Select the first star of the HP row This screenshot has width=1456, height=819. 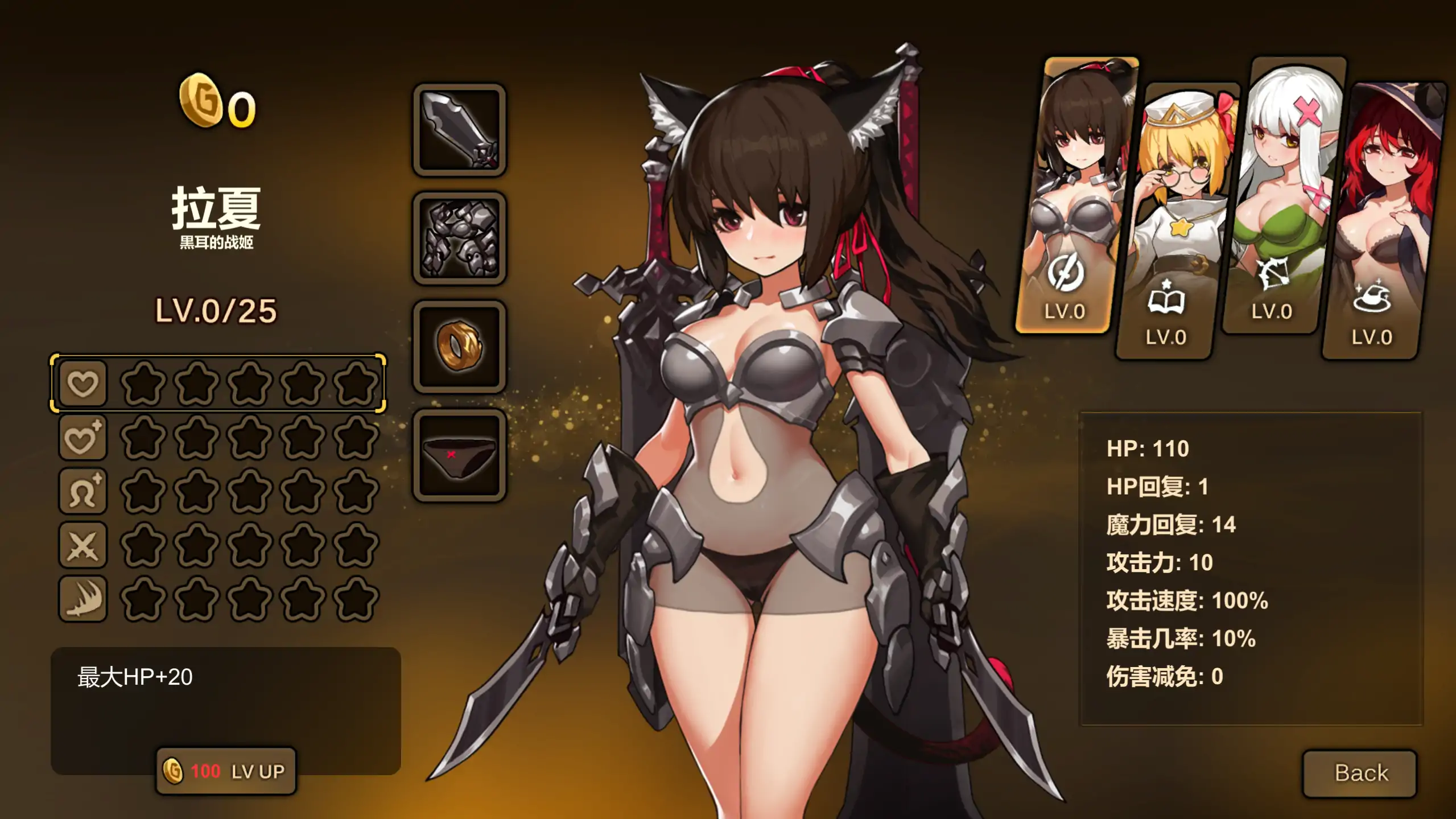pyautogui.click(x=146, y=385)
